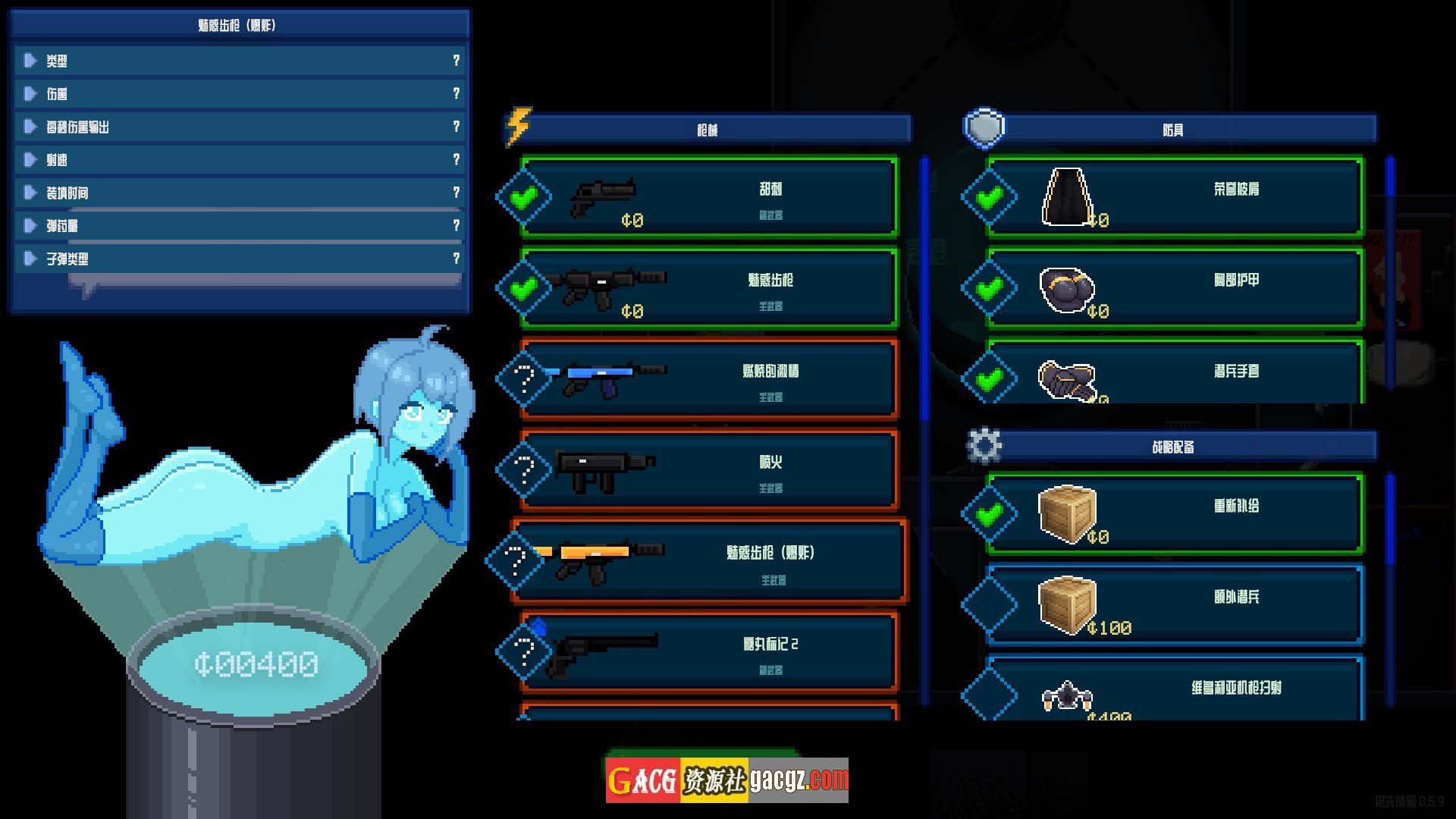This screenshot has height=819, width=1456.
Task: Select the black submachine gun
Action: pyautogui.click(x=709, y=470)
